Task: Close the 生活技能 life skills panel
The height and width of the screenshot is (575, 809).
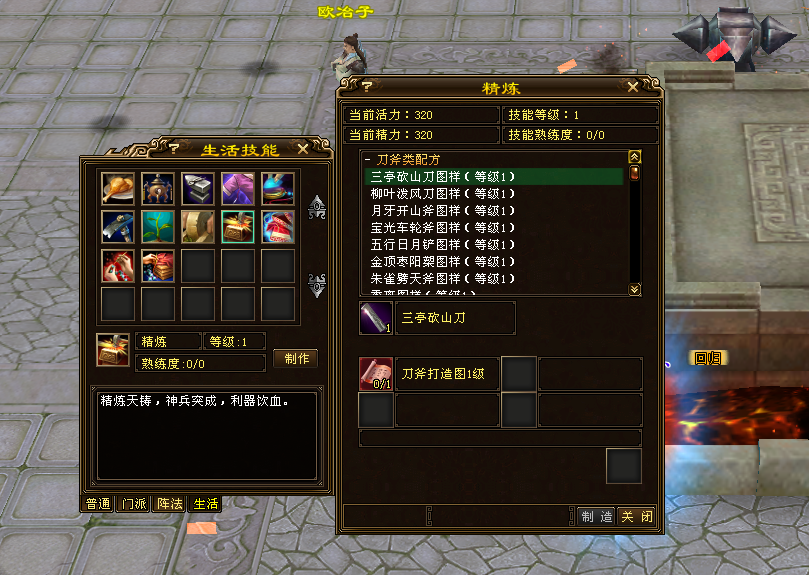Action: (x=303, y=149)
